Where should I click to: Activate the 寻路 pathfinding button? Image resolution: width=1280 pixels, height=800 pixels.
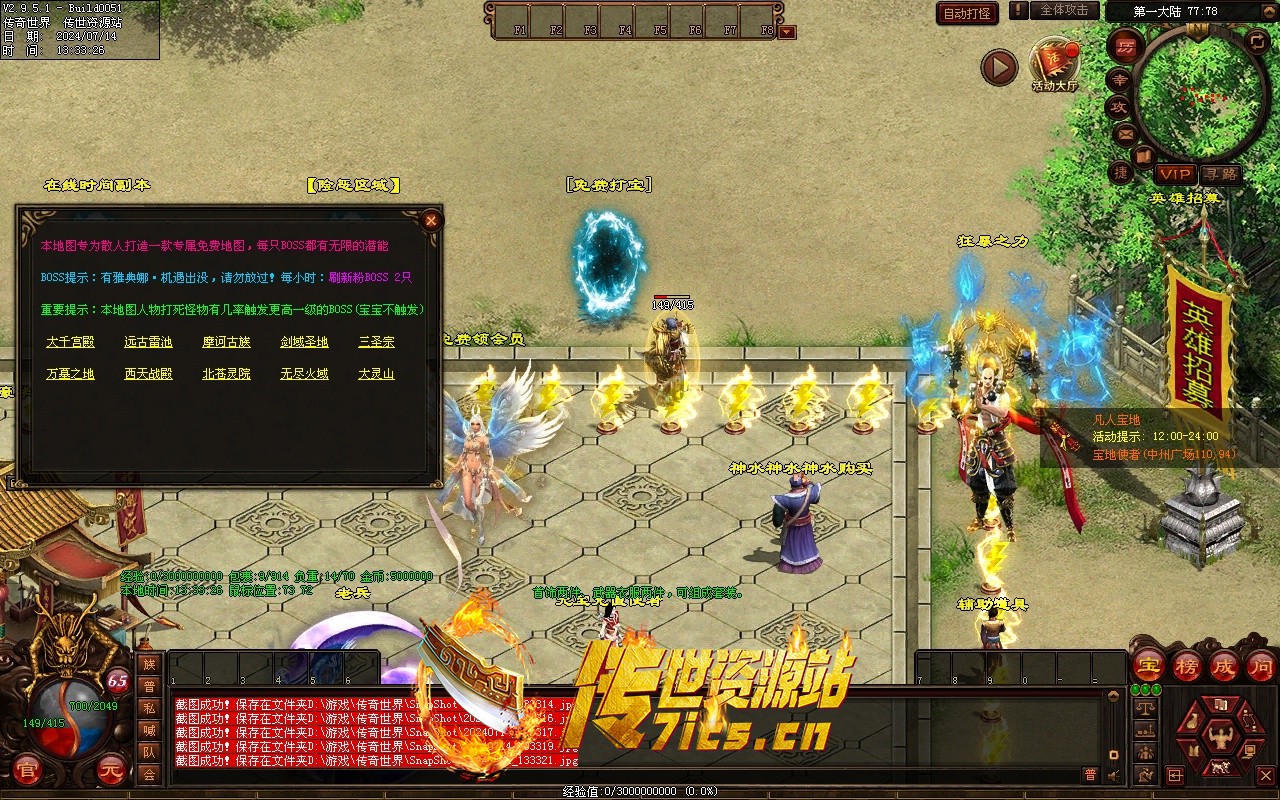click(1220, 174)
